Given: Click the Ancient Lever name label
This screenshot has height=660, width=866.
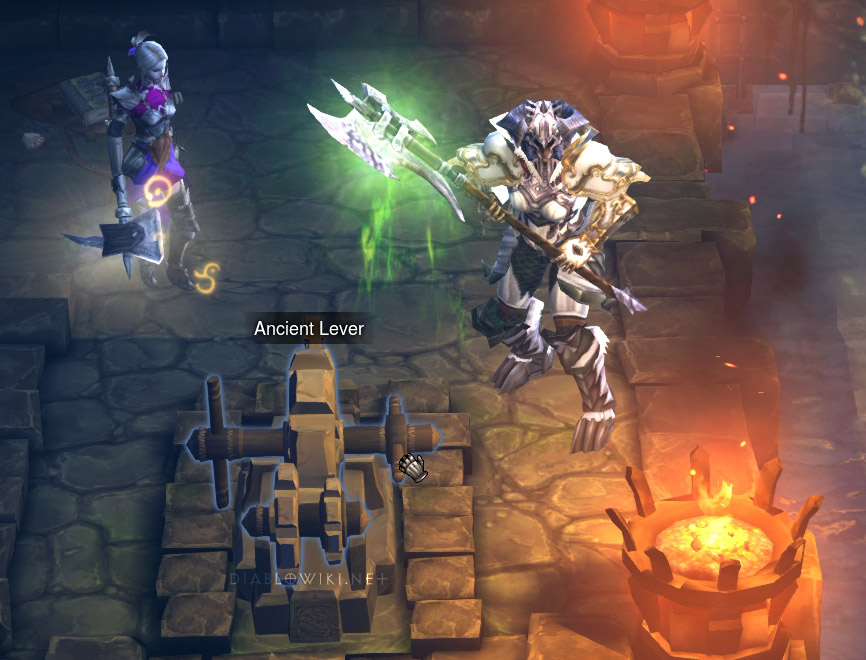Looking at the screenshot, I should tap(309, 328).
